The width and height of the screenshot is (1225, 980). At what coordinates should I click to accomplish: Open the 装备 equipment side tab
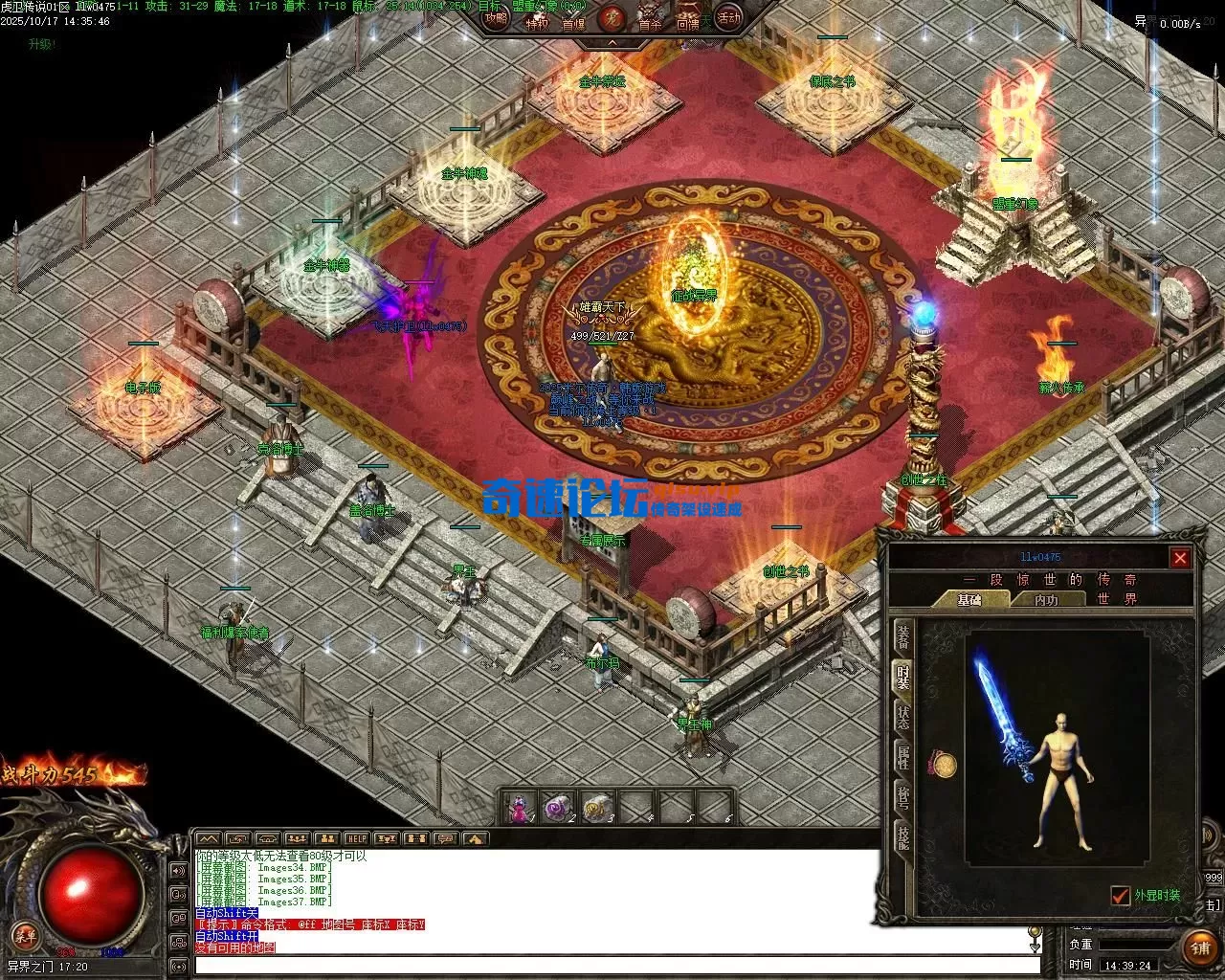click(902, 636)
